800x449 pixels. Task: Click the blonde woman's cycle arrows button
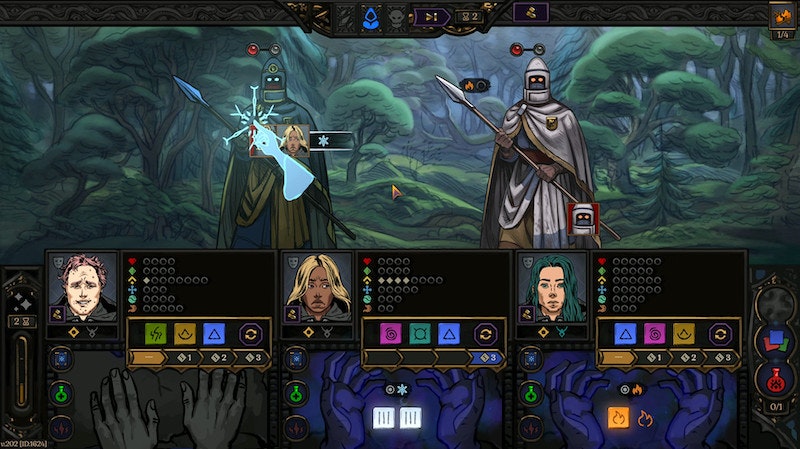(486, 334)
